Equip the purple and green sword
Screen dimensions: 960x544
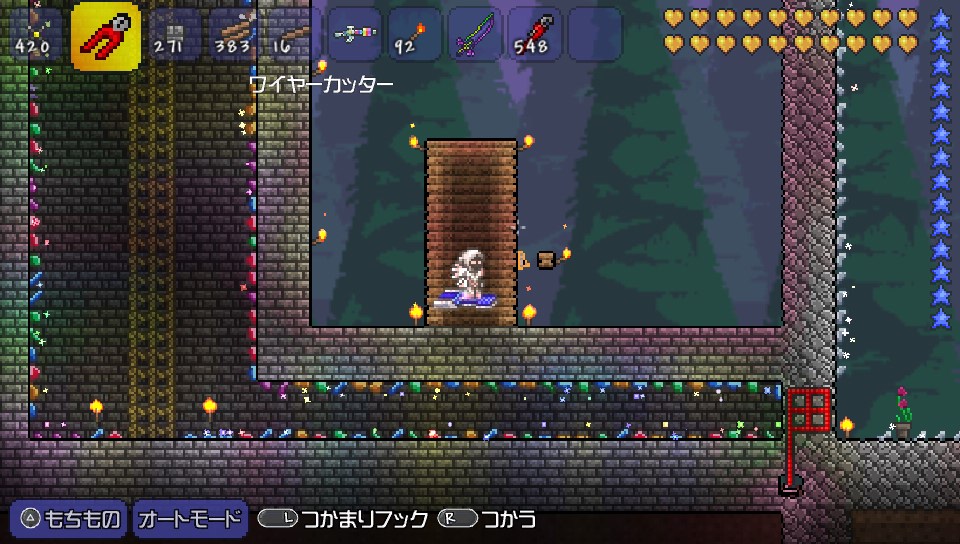(x=474, y=34)
